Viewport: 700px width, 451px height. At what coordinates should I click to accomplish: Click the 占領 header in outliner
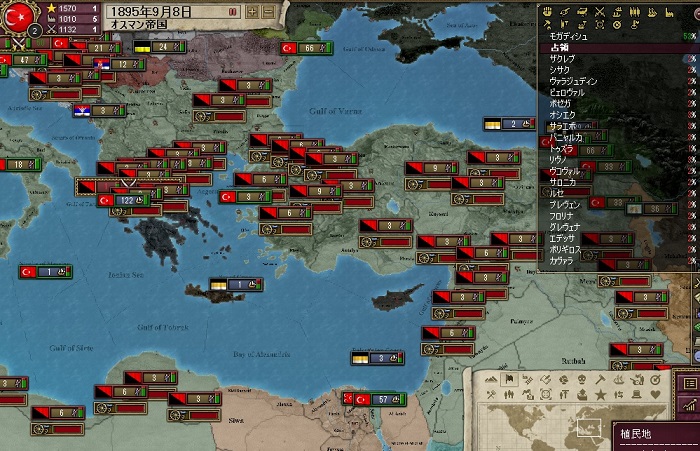[560, 47]
